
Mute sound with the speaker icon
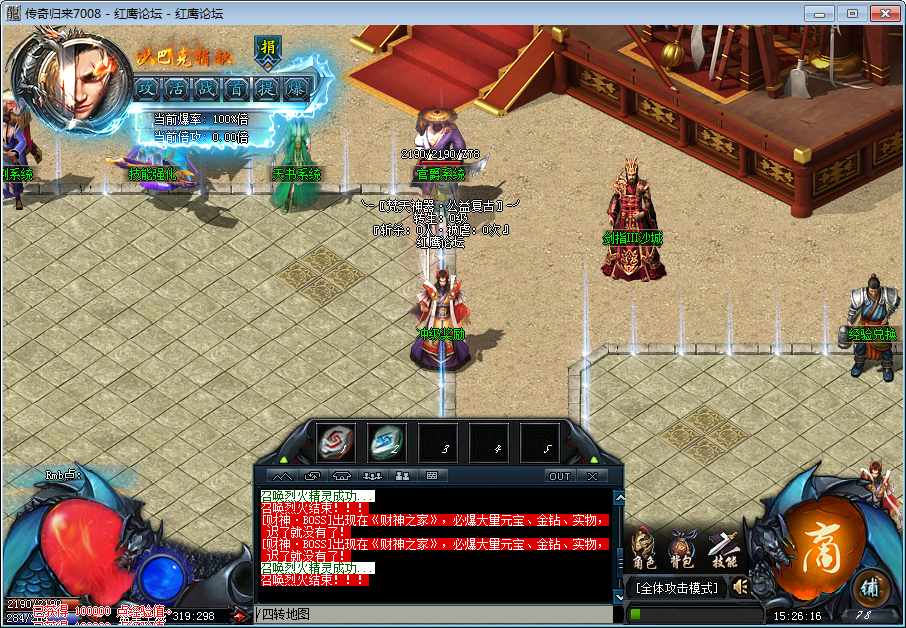click(x=740, y=587)
